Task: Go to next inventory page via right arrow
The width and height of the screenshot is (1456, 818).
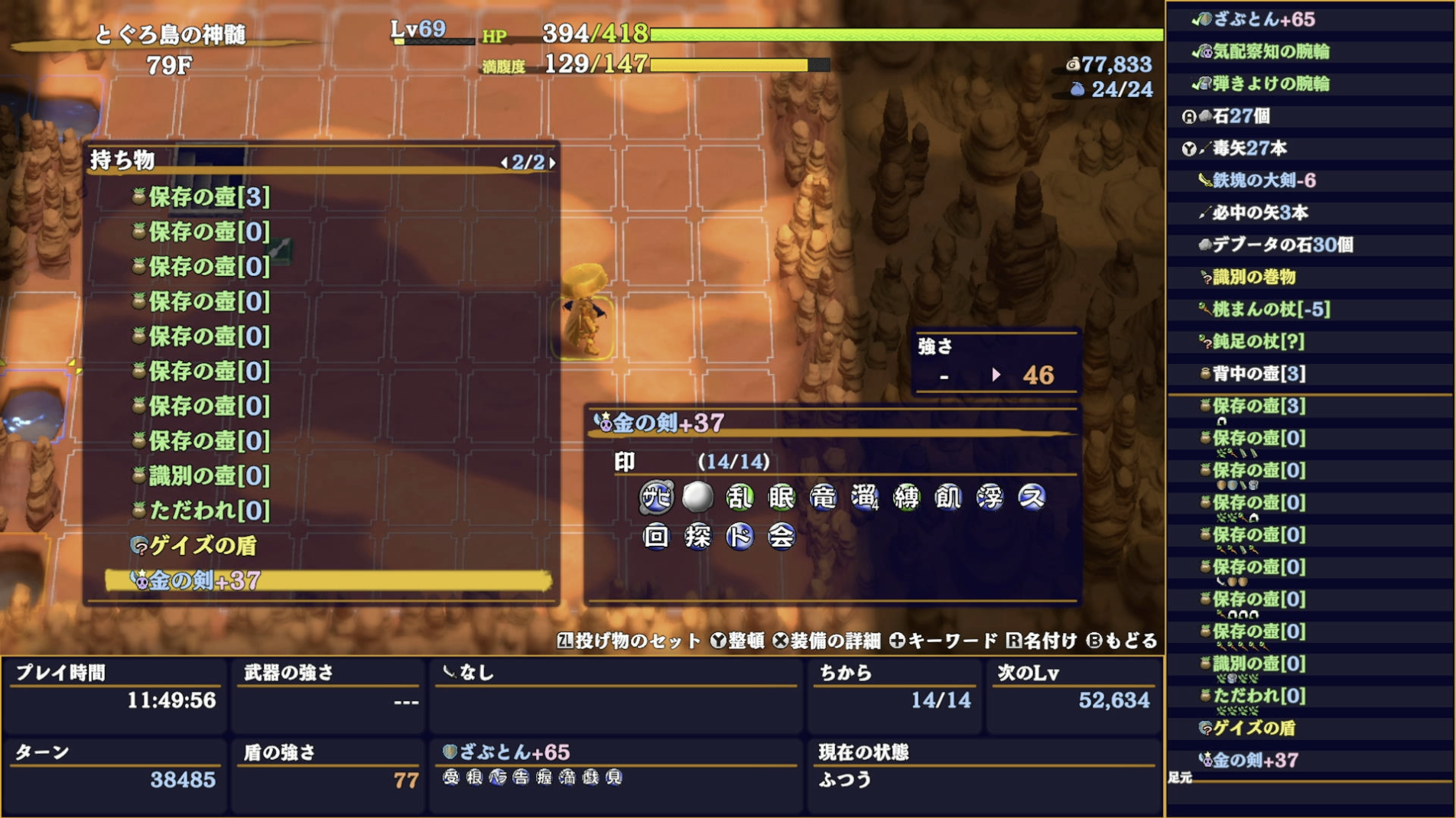Action: (x=551, y=162)
